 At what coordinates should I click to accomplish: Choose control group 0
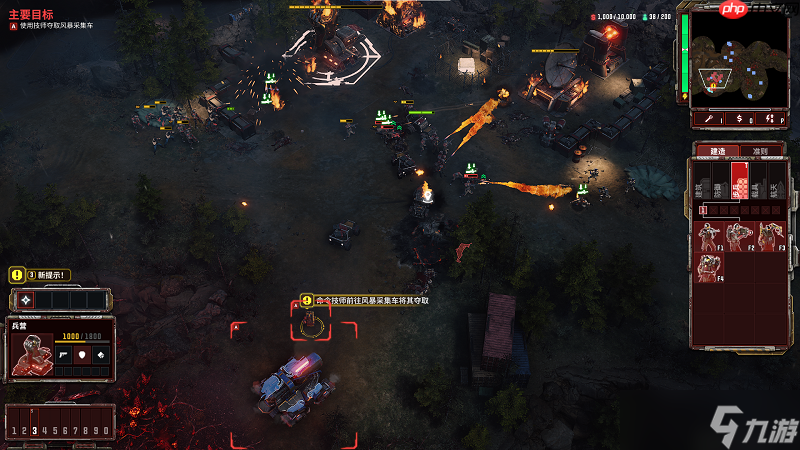click(106, 431)
